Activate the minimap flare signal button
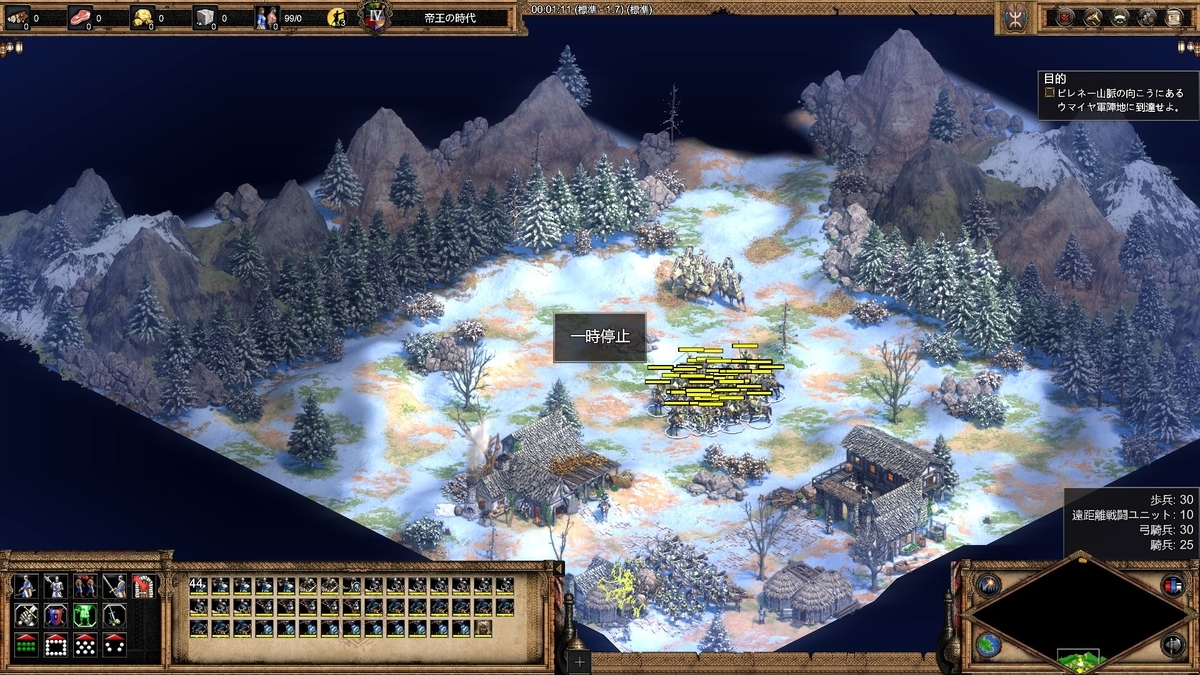This screenshot has width=1200, height=675. coord(988,586)
